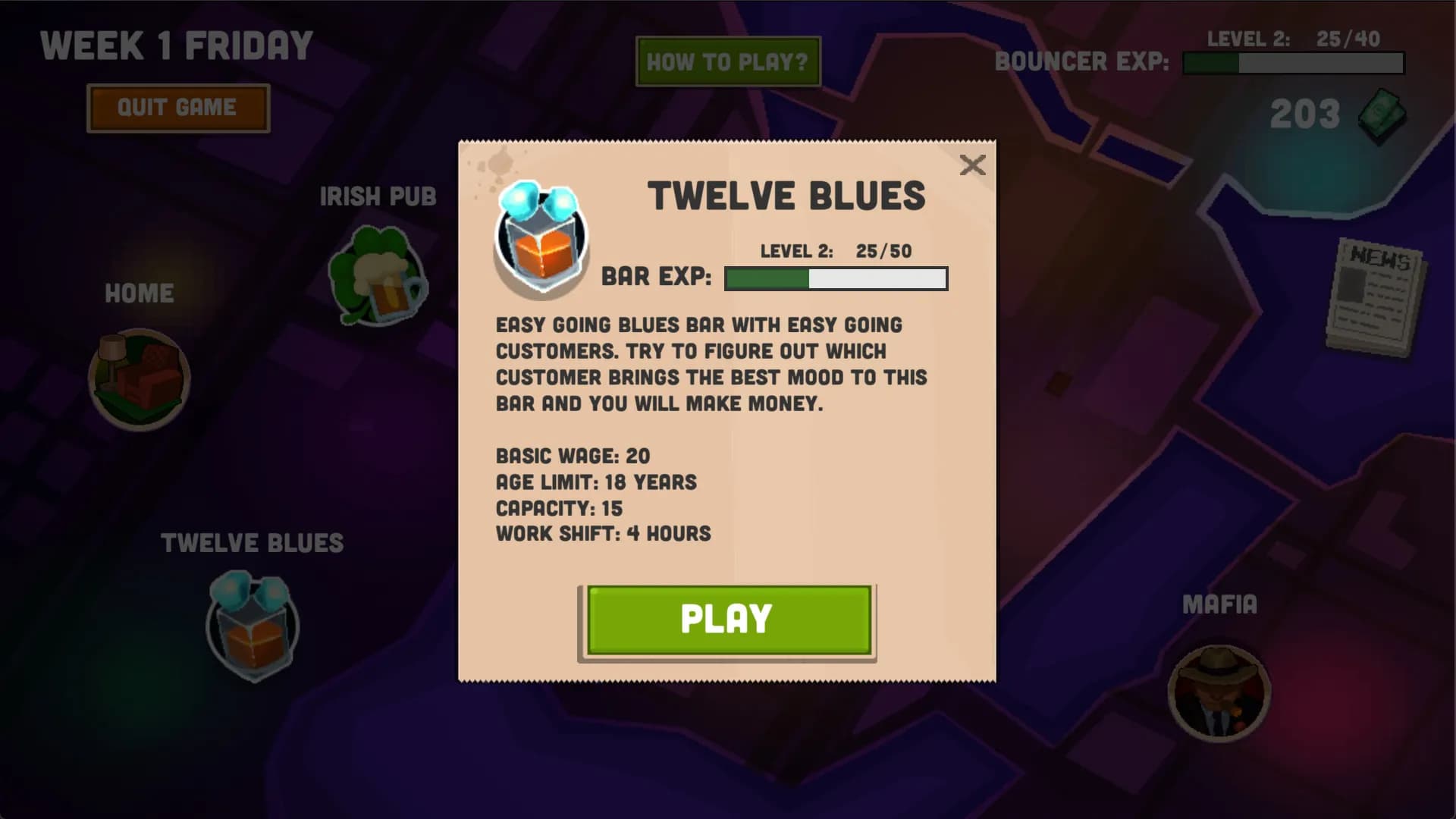Click QUIT GAME
This screenshot has width=1456, height=819.
click(x=177, y=107)
